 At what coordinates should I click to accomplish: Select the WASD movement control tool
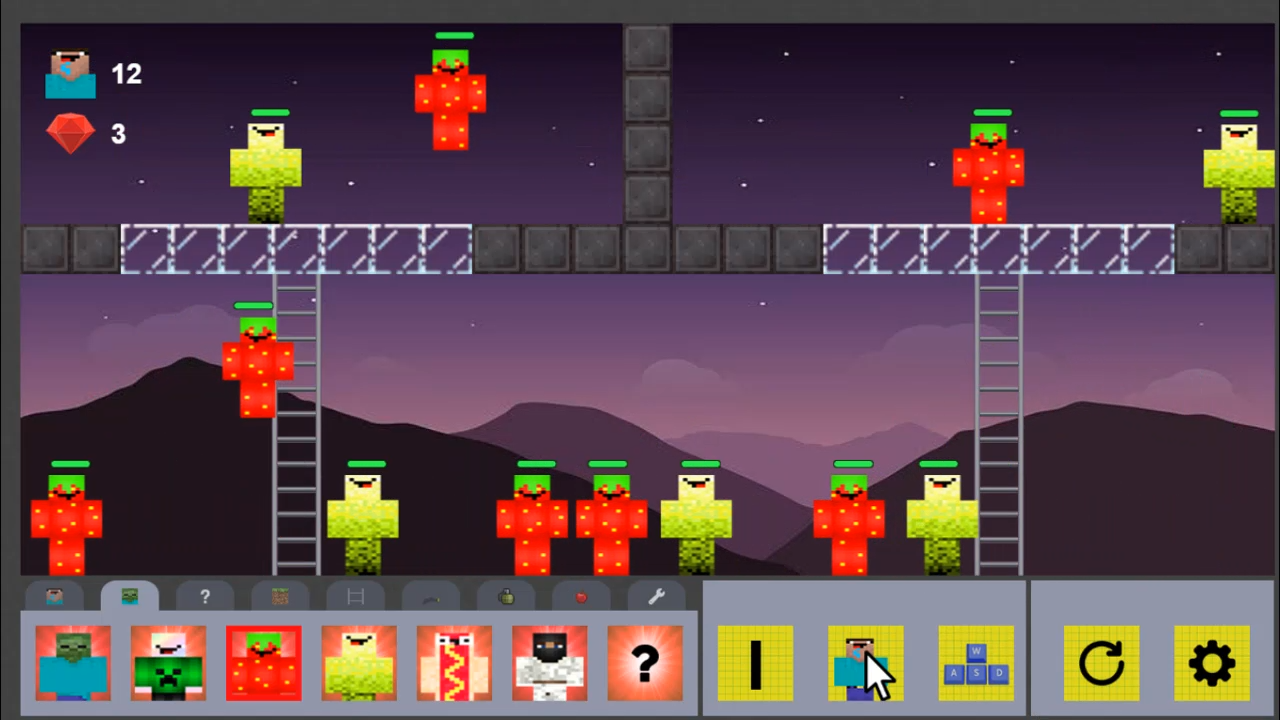click(x=975, y=663)
